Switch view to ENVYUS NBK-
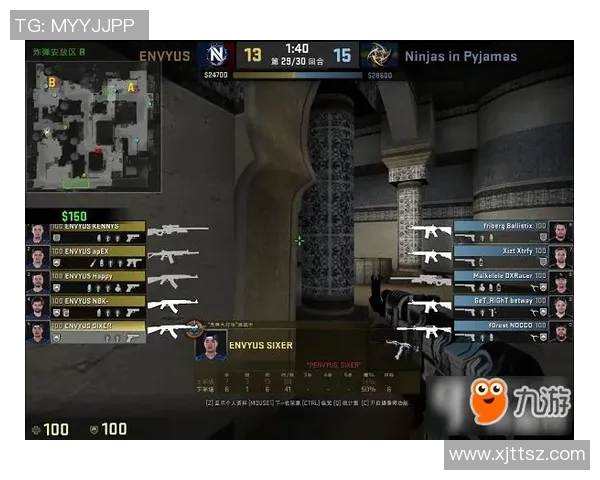The width and height of the screenshot is (600, 480). tap(96, 300)
